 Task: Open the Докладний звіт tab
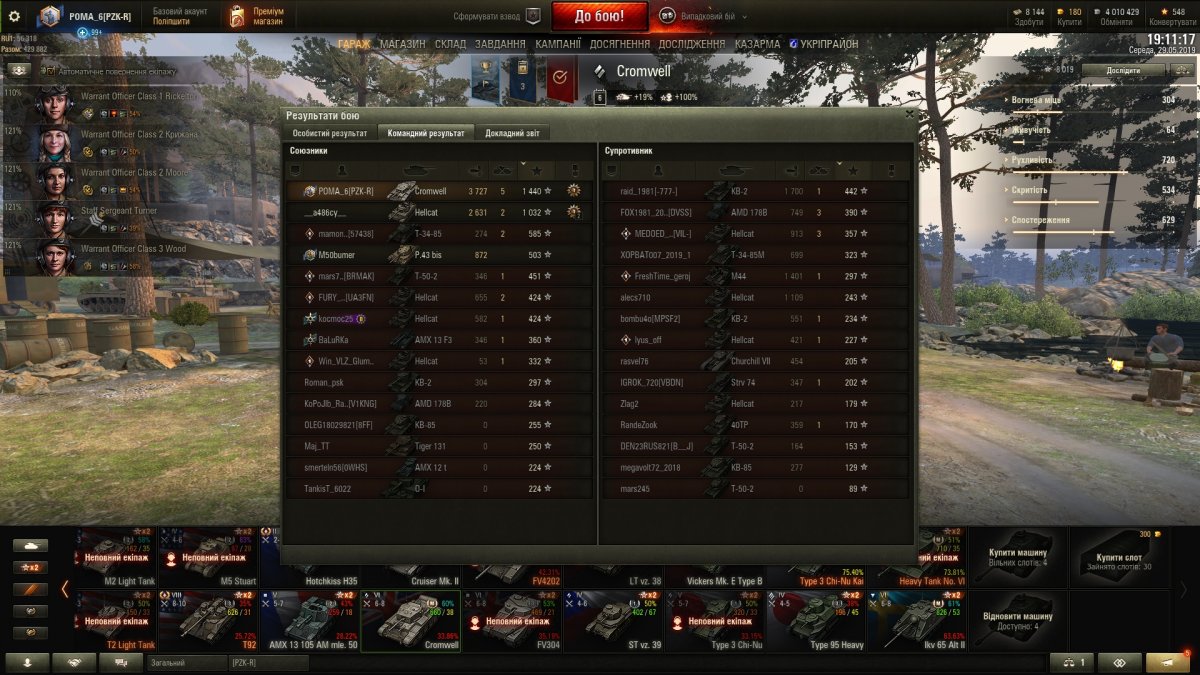coord(512,133)
